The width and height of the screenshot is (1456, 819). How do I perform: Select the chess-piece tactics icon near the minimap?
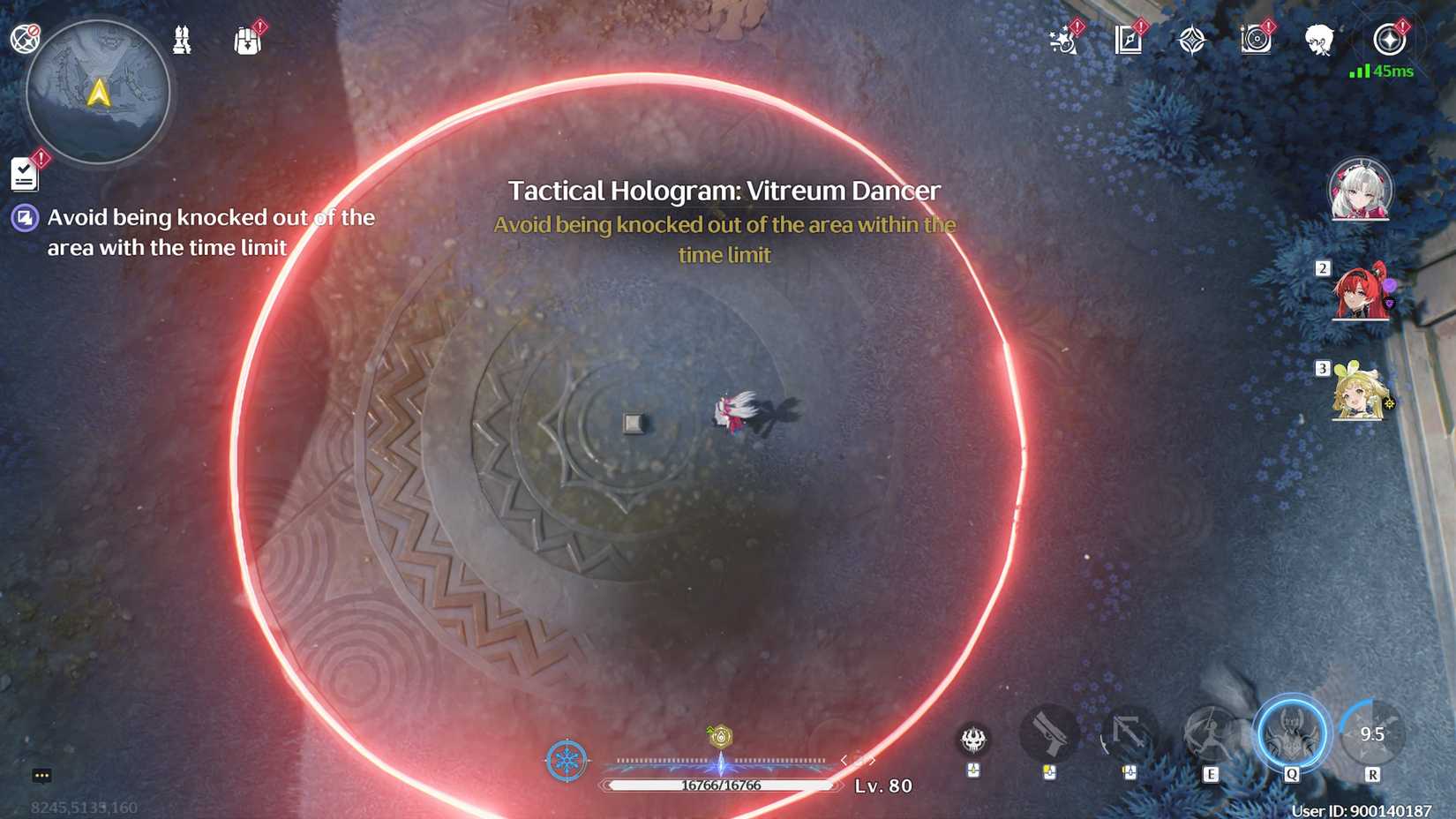[x=183, y=37]
